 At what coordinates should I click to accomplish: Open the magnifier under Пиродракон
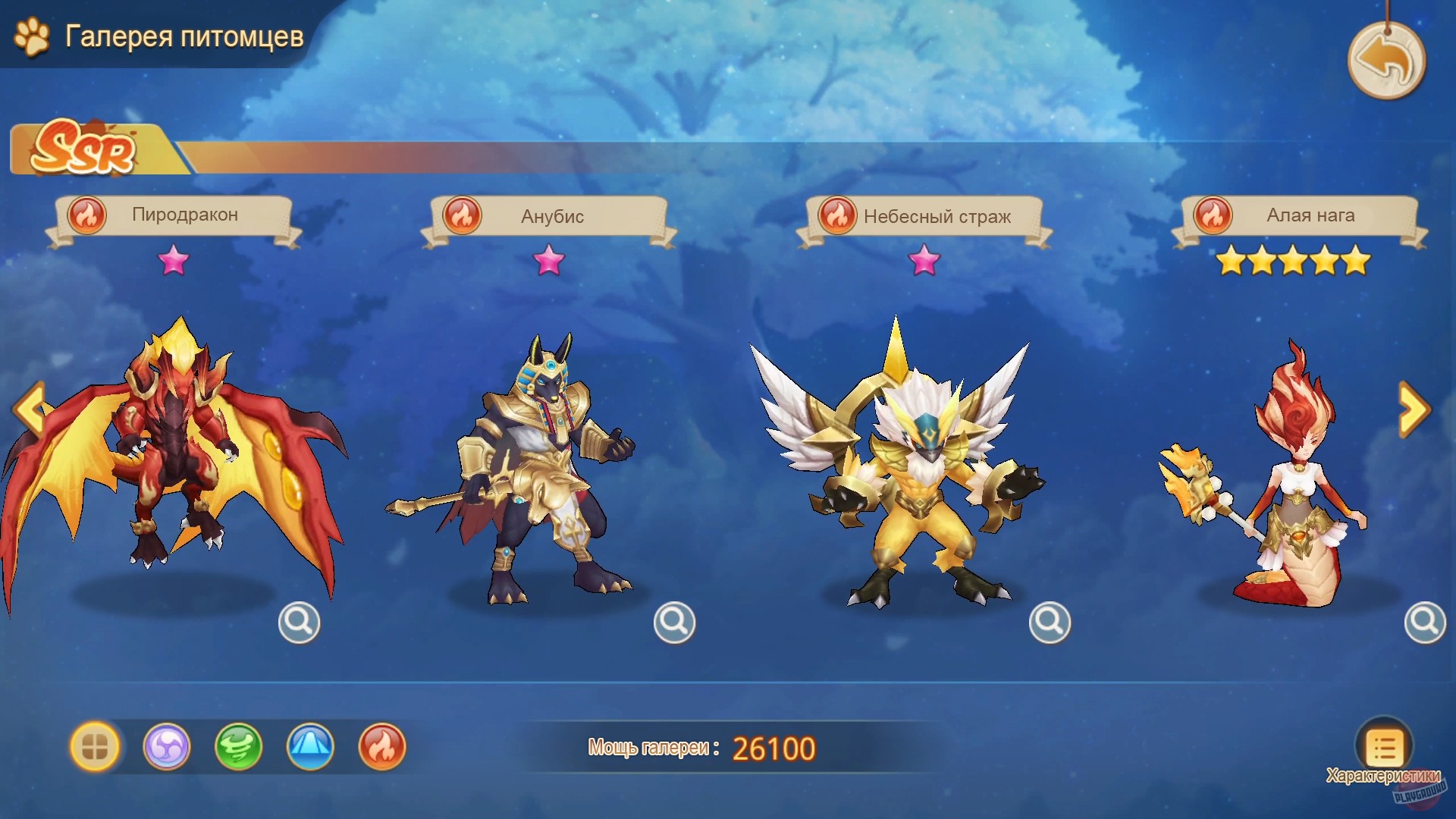(299, 622)
